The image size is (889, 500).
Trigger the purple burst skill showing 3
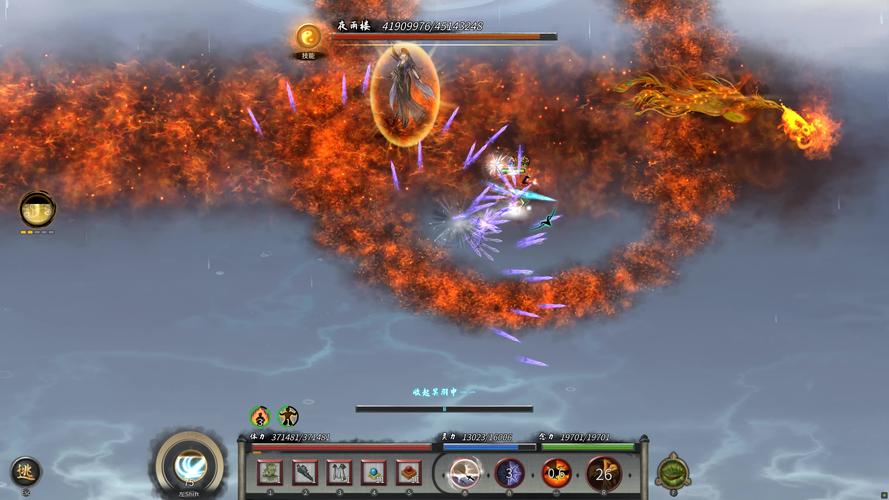[x=510, y=473]
